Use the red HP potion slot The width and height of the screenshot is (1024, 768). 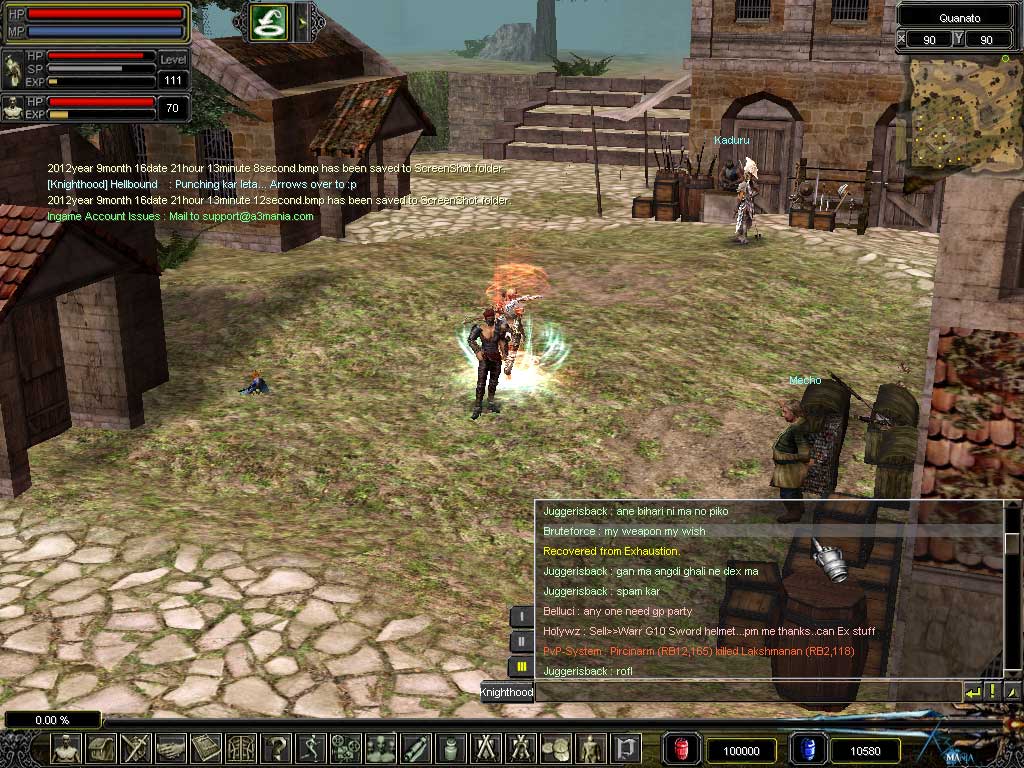click(x=682, y=750)
